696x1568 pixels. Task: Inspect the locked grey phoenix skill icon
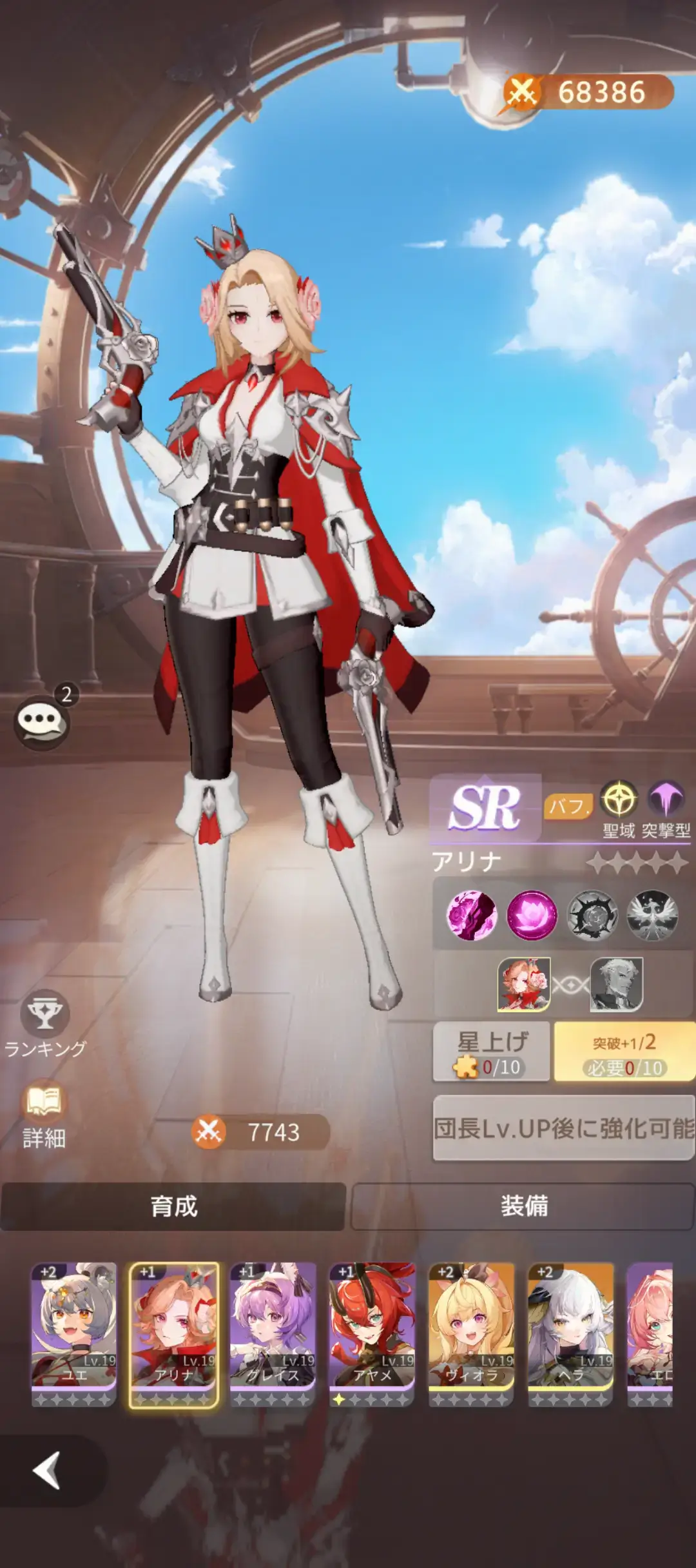[652, 914]
